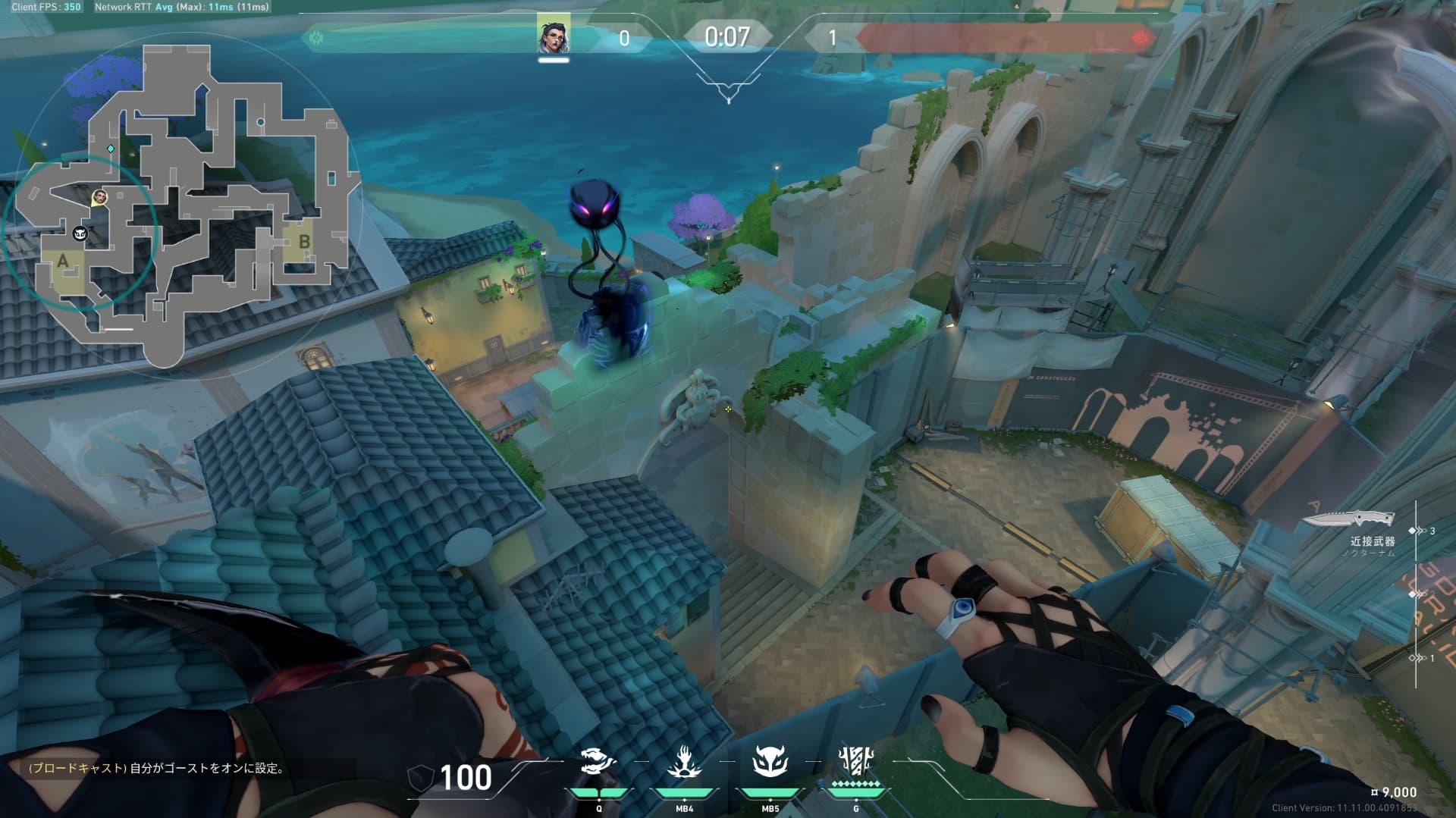The width and height of the screenshot is (1456, 818).
Task: Click the player agent icon on minimap
Action: (99, 198)
